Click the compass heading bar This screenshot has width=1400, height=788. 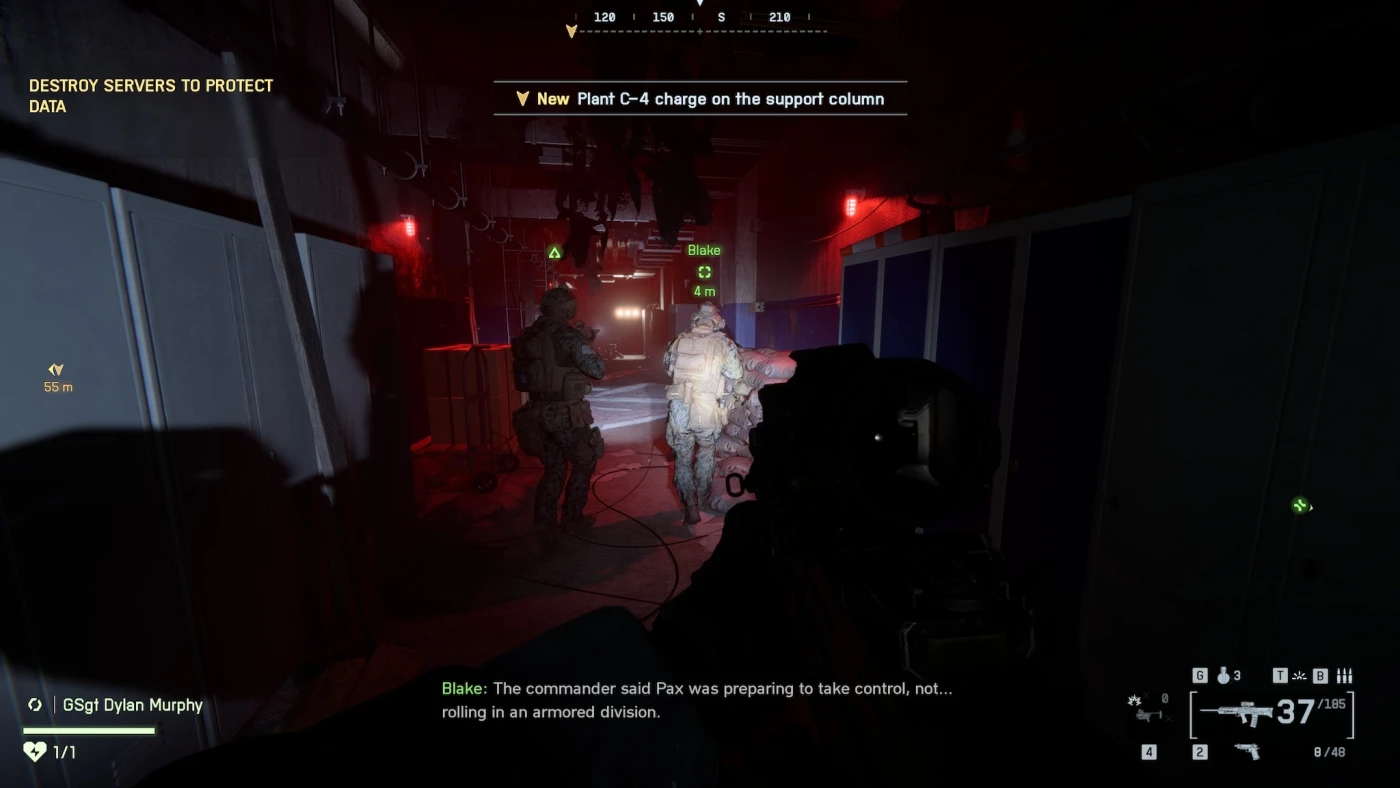pos(700,24)
